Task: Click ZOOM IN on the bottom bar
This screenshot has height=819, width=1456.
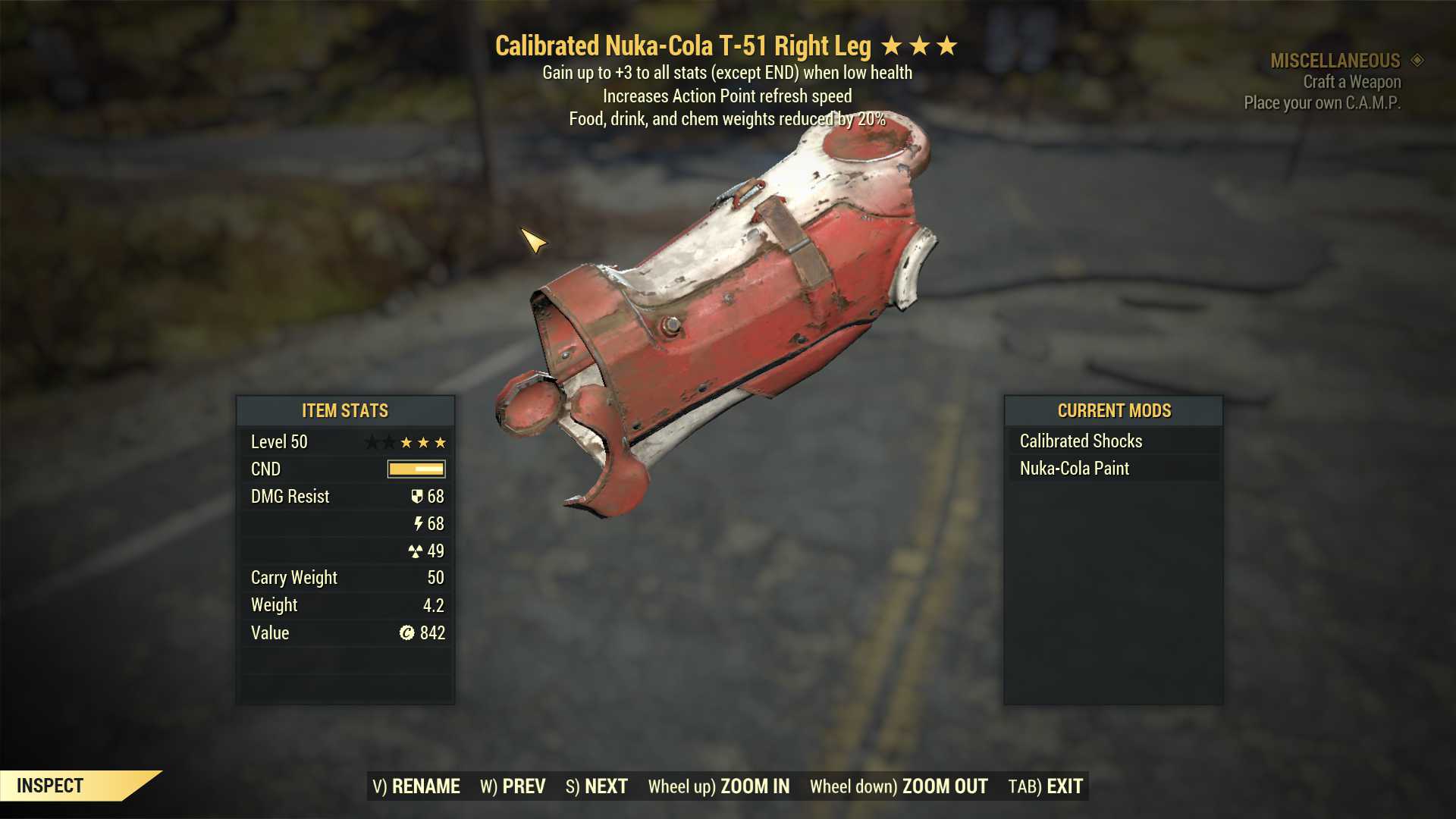Action: [x=718, y=786]
